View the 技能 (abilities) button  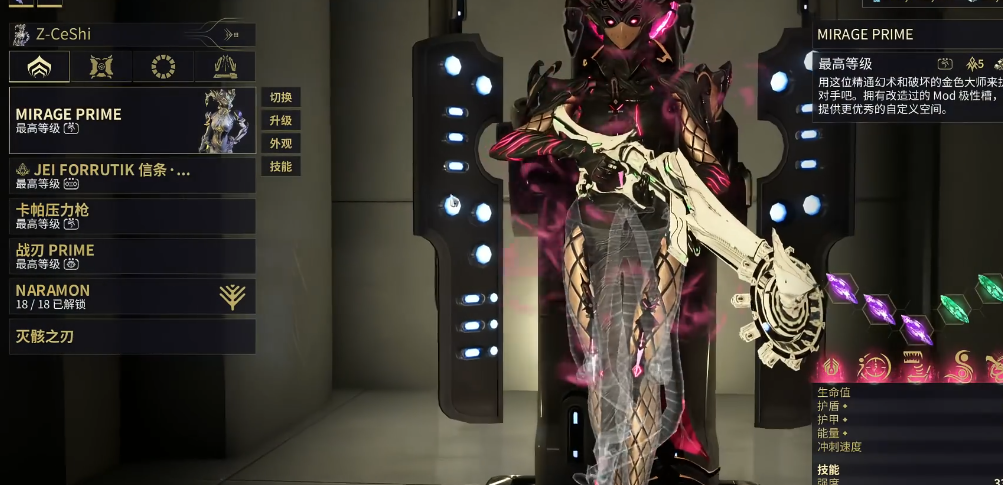[x=280, y=167]
